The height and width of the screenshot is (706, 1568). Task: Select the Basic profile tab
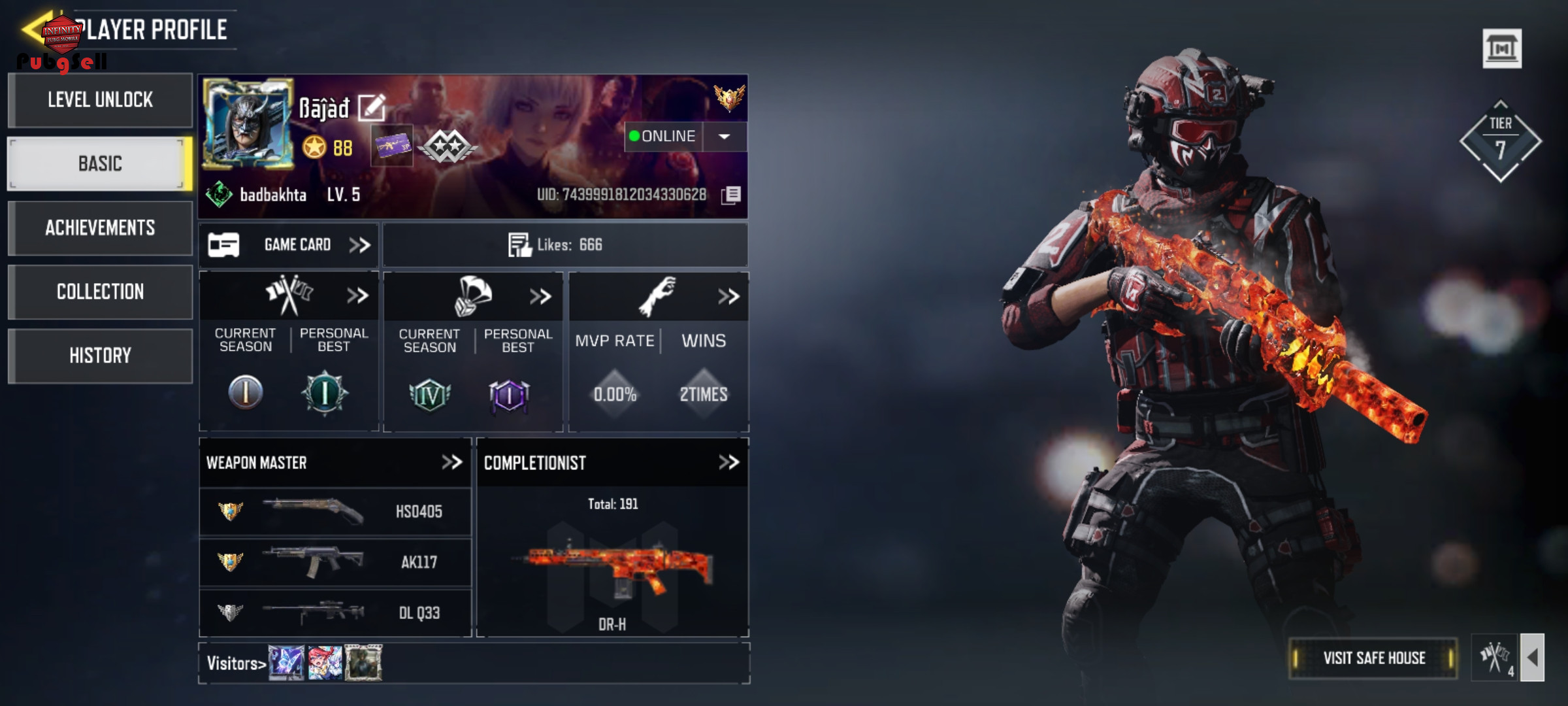tap(100, 163)
